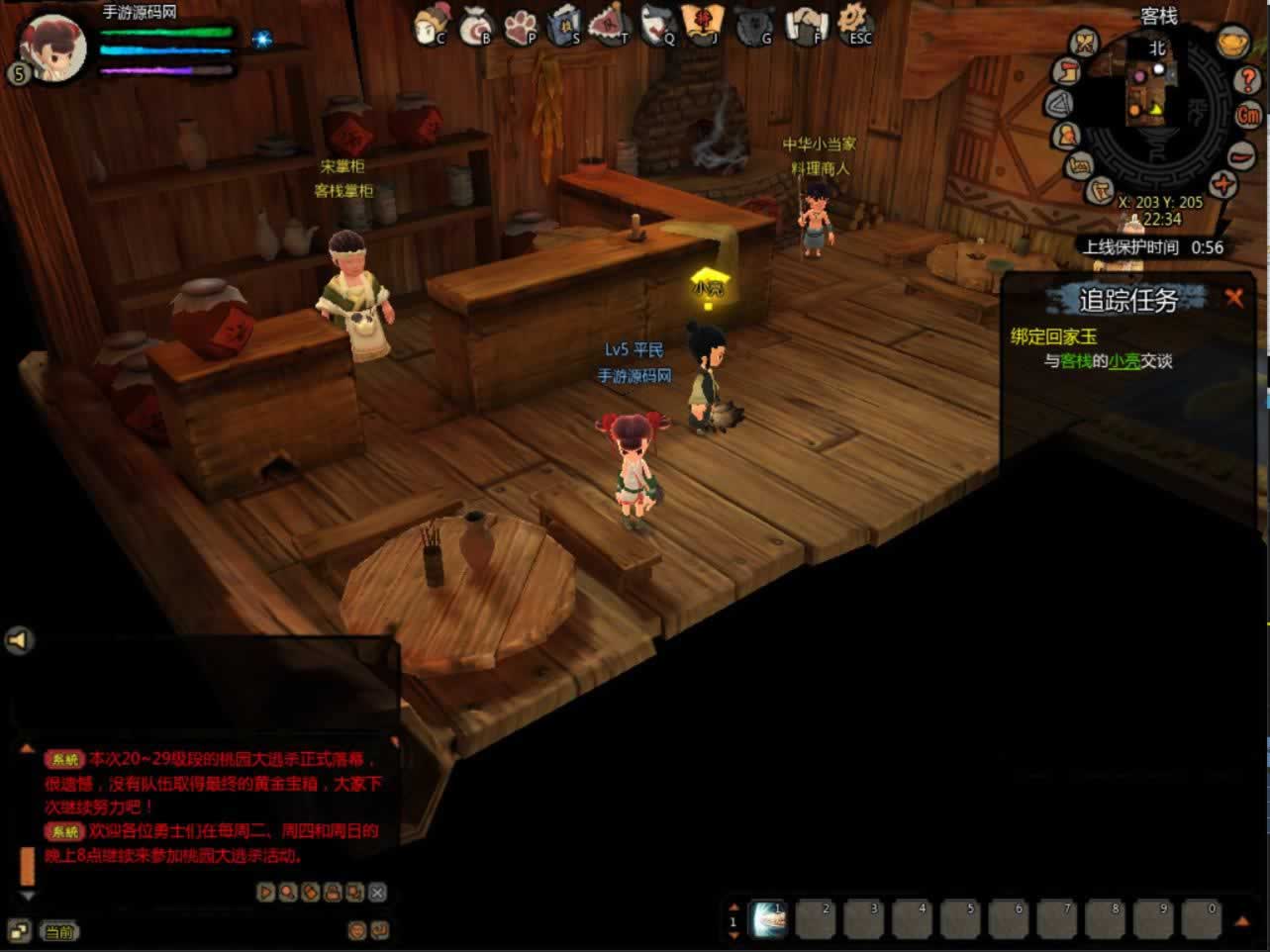Open the system gear menu labeled ESC

pyautogui.click(x=854, y=24)
